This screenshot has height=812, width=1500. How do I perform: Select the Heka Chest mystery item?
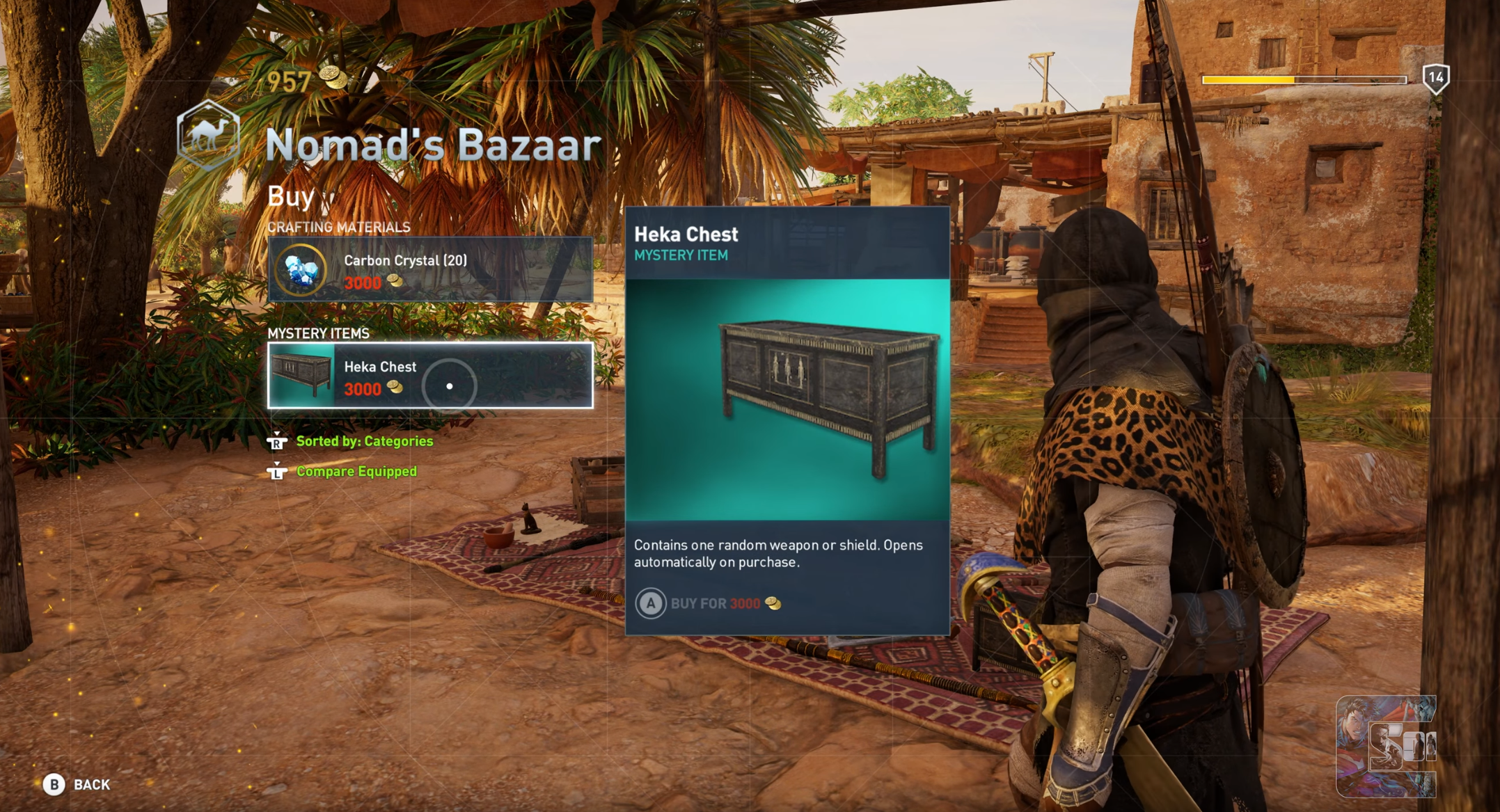(x=430, y=375)
